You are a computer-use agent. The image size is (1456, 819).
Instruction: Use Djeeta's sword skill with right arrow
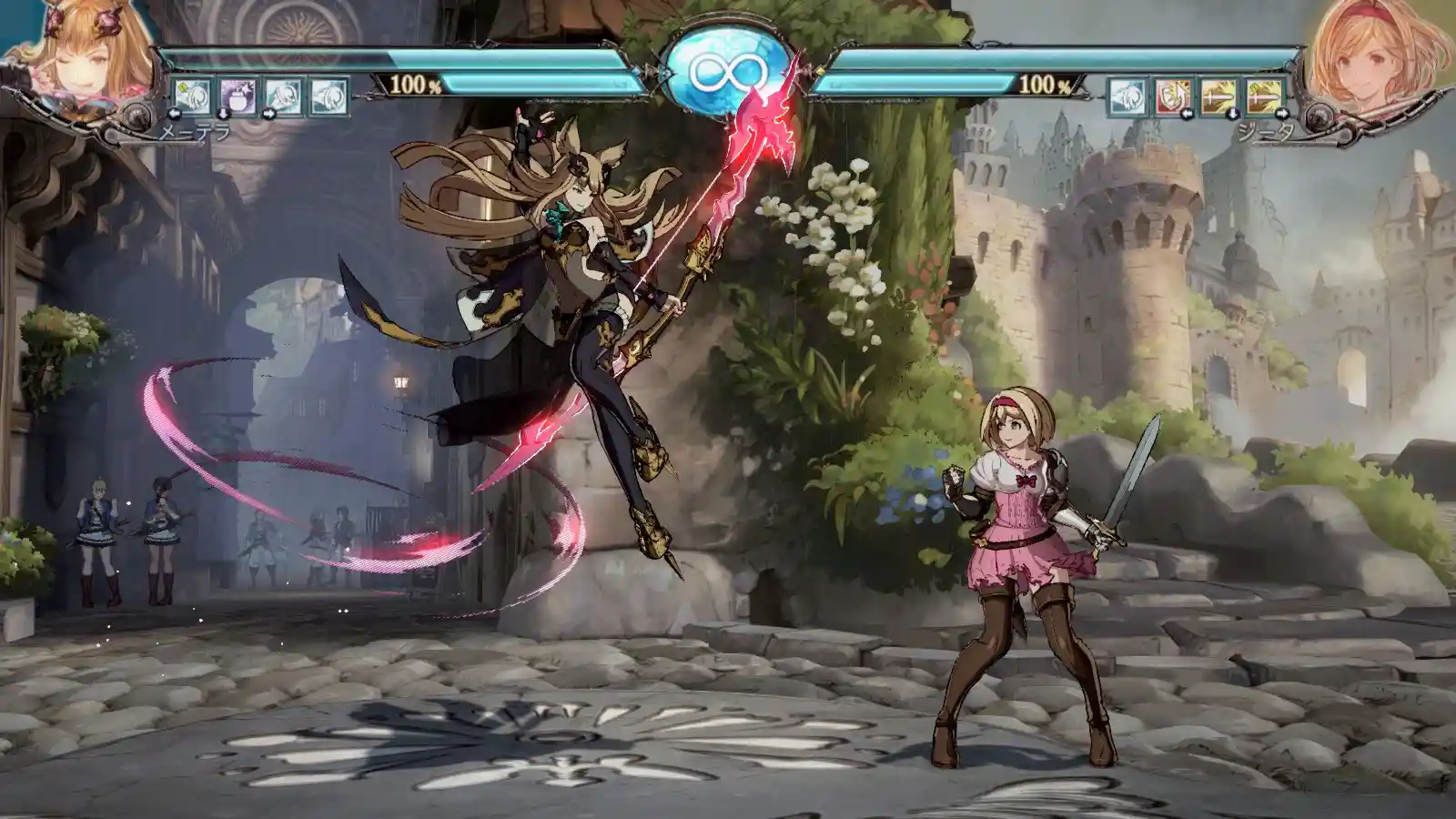tap(1266, 96)
